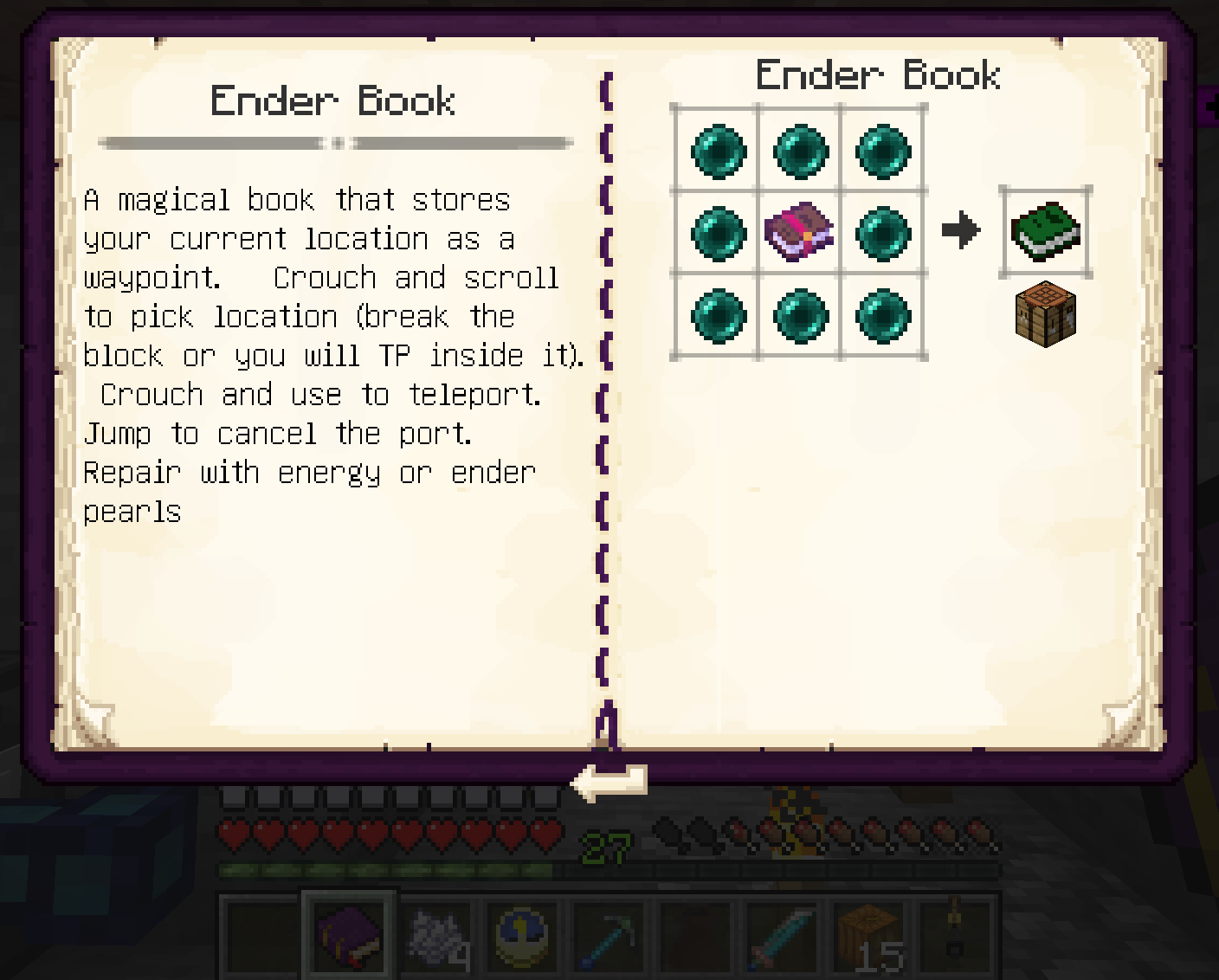
Task: Select the enchanted book in the hotbar
Action: tap(349, 935)
